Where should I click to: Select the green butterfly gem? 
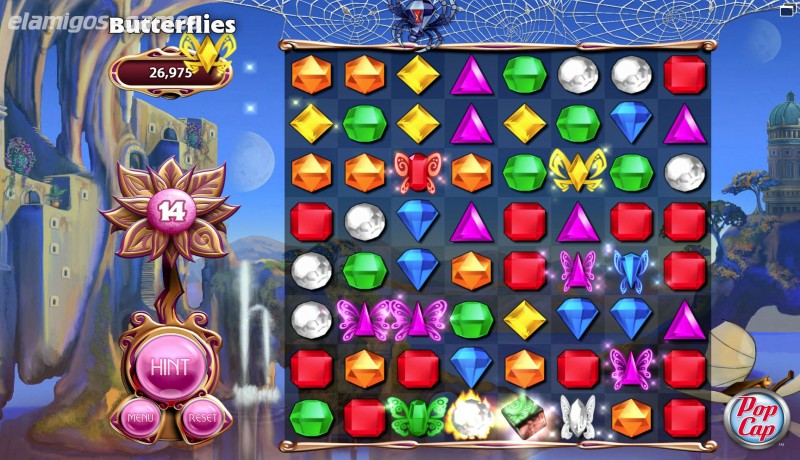pos(417,416)
